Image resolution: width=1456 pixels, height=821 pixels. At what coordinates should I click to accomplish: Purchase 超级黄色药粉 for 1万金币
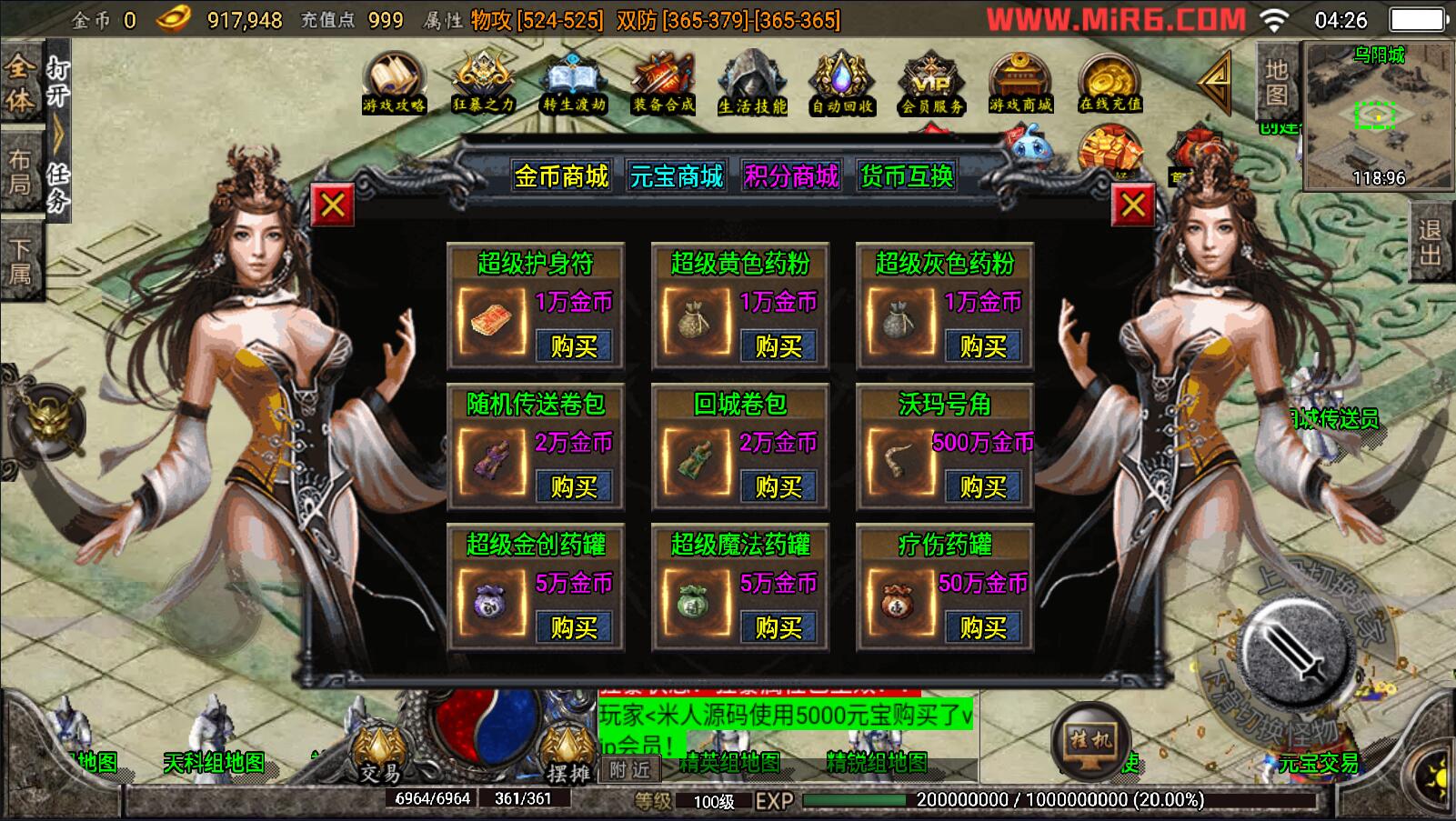tap(778, 346)
